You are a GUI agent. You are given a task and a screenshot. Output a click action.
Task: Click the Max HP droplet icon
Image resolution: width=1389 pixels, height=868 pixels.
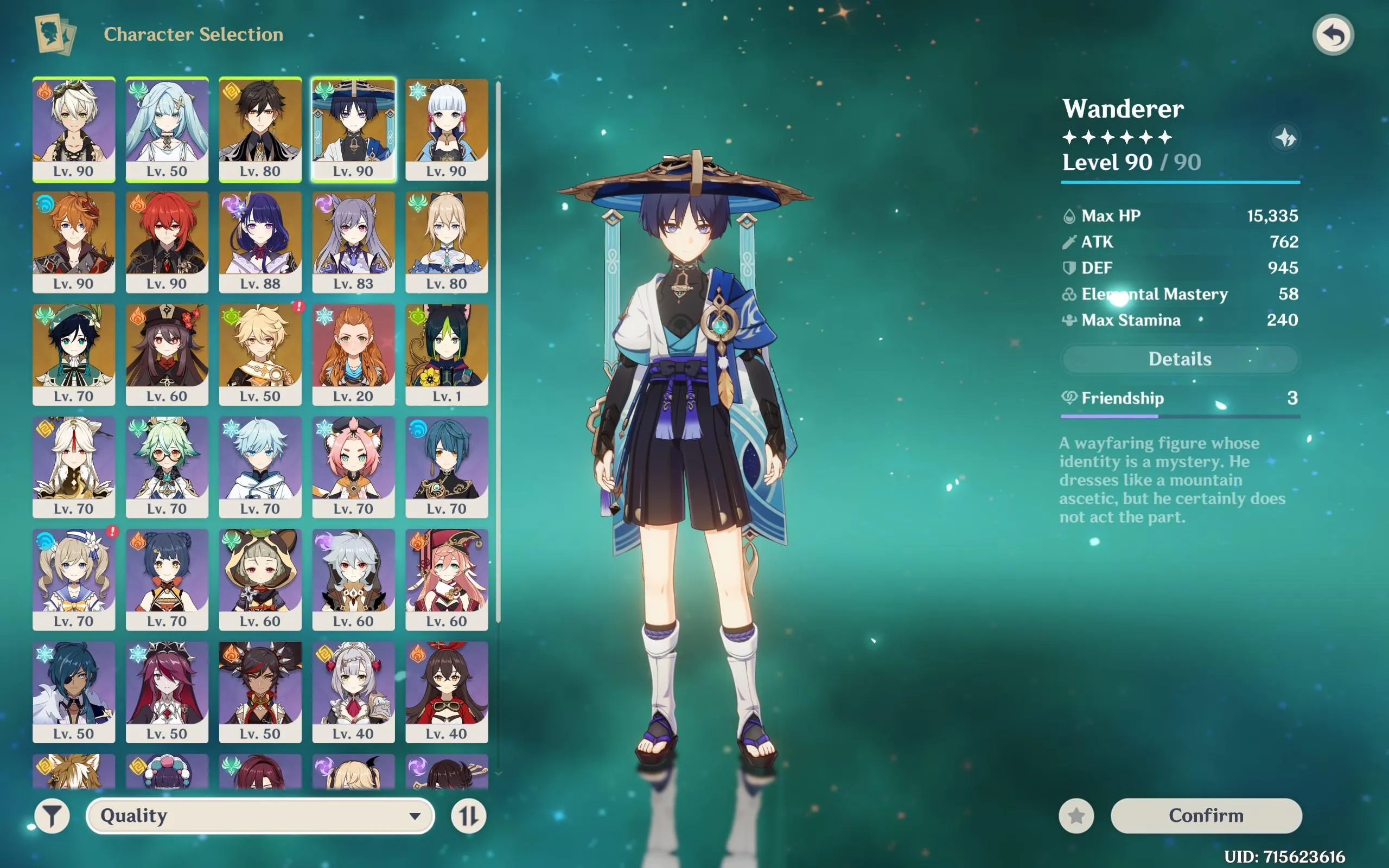click(1069, 216)
